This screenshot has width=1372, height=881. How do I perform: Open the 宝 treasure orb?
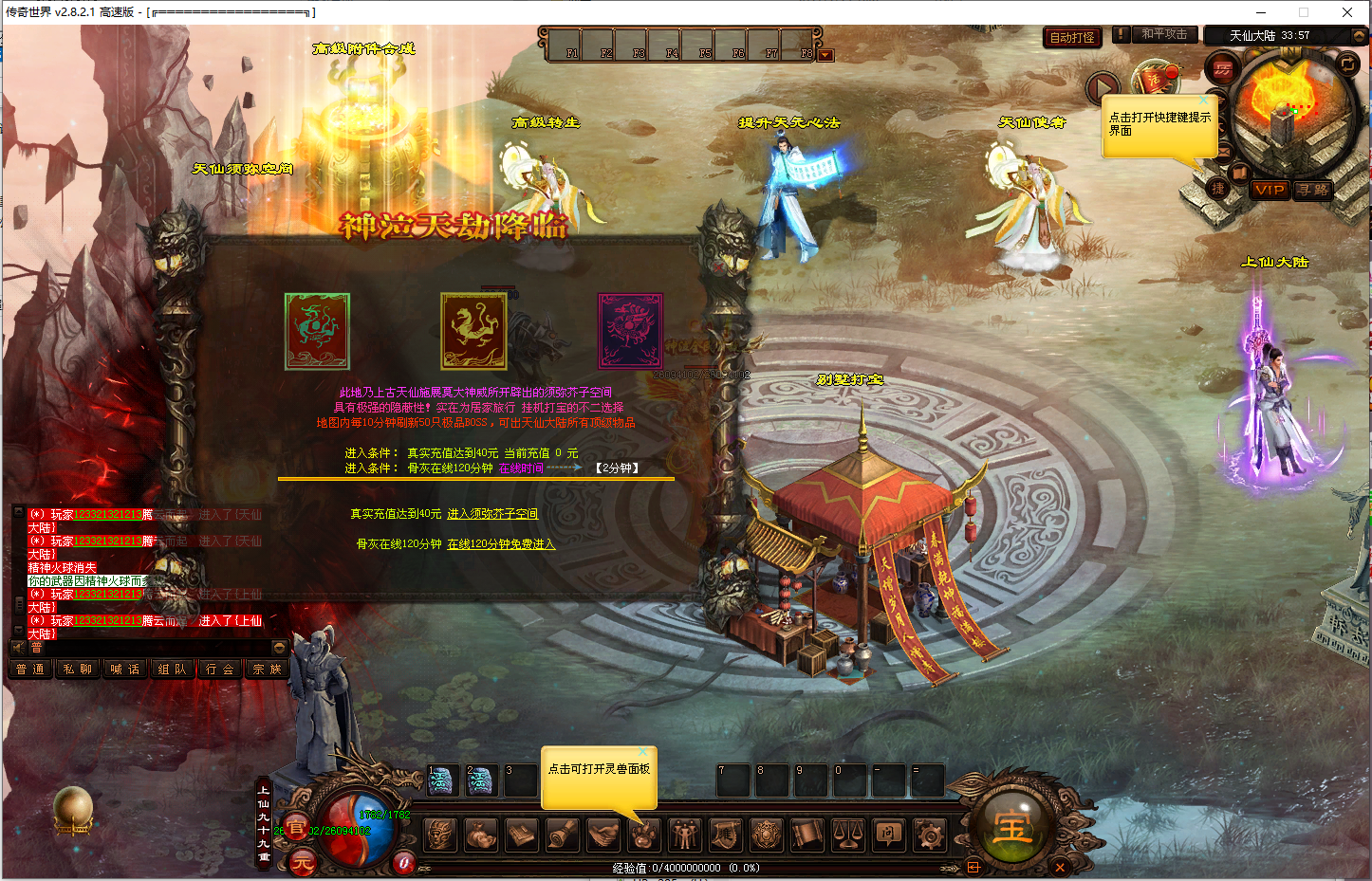point(1011,829)
